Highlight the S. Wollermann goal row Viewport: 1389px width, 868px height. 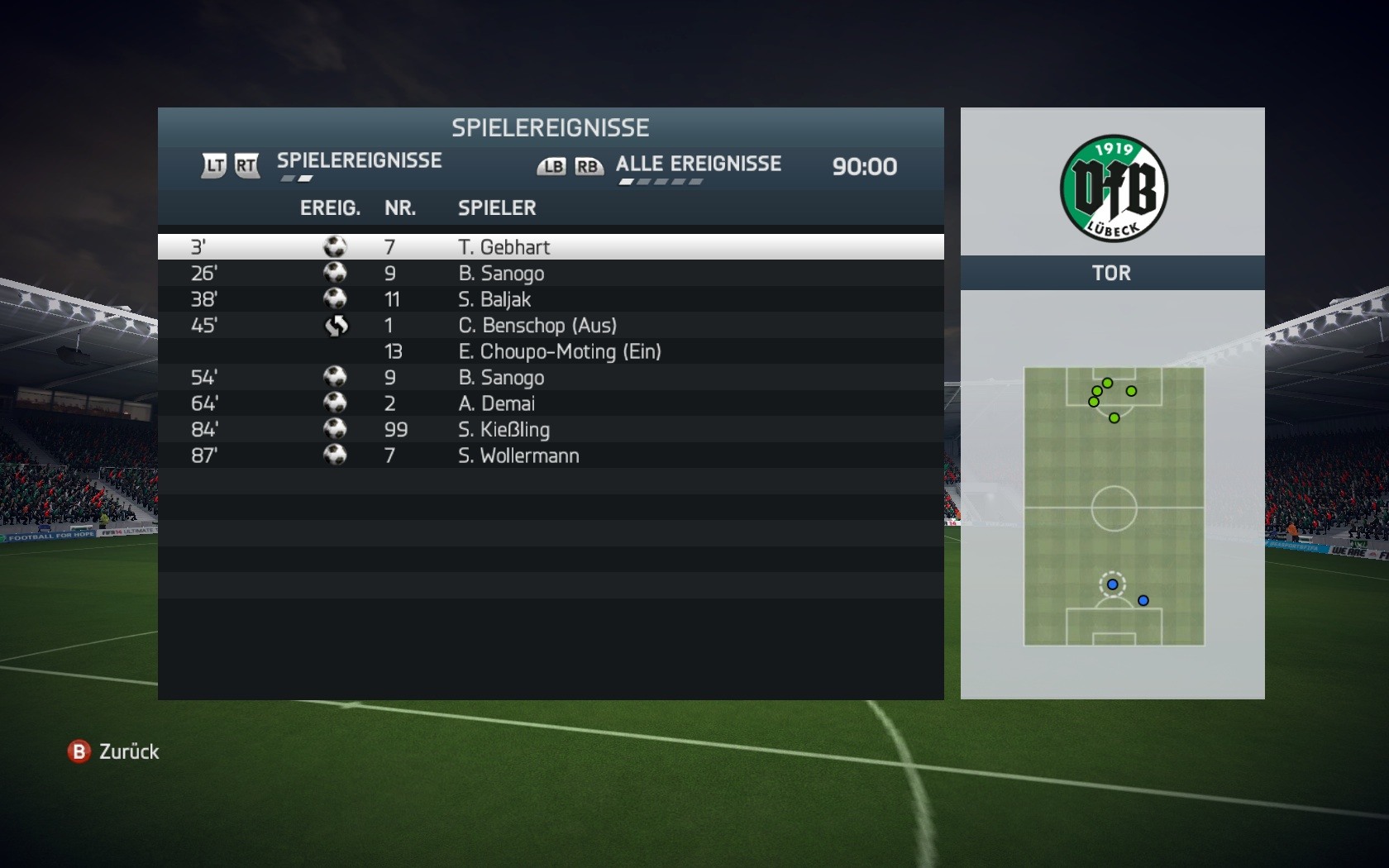pos(550,455)
